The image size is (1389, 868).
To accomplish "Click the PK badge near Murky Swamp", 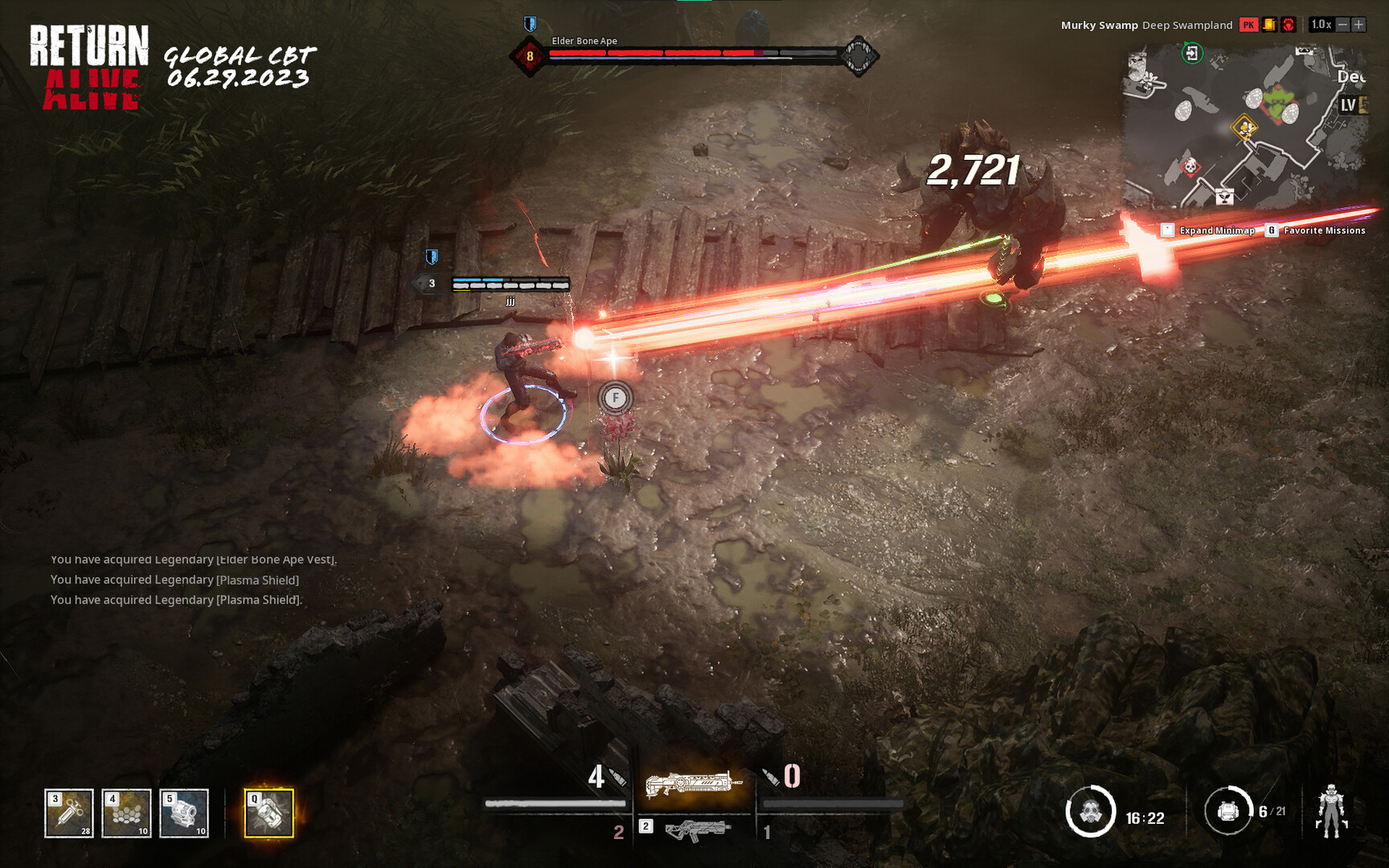I will pyautogui.click(x=1249, y=25).
